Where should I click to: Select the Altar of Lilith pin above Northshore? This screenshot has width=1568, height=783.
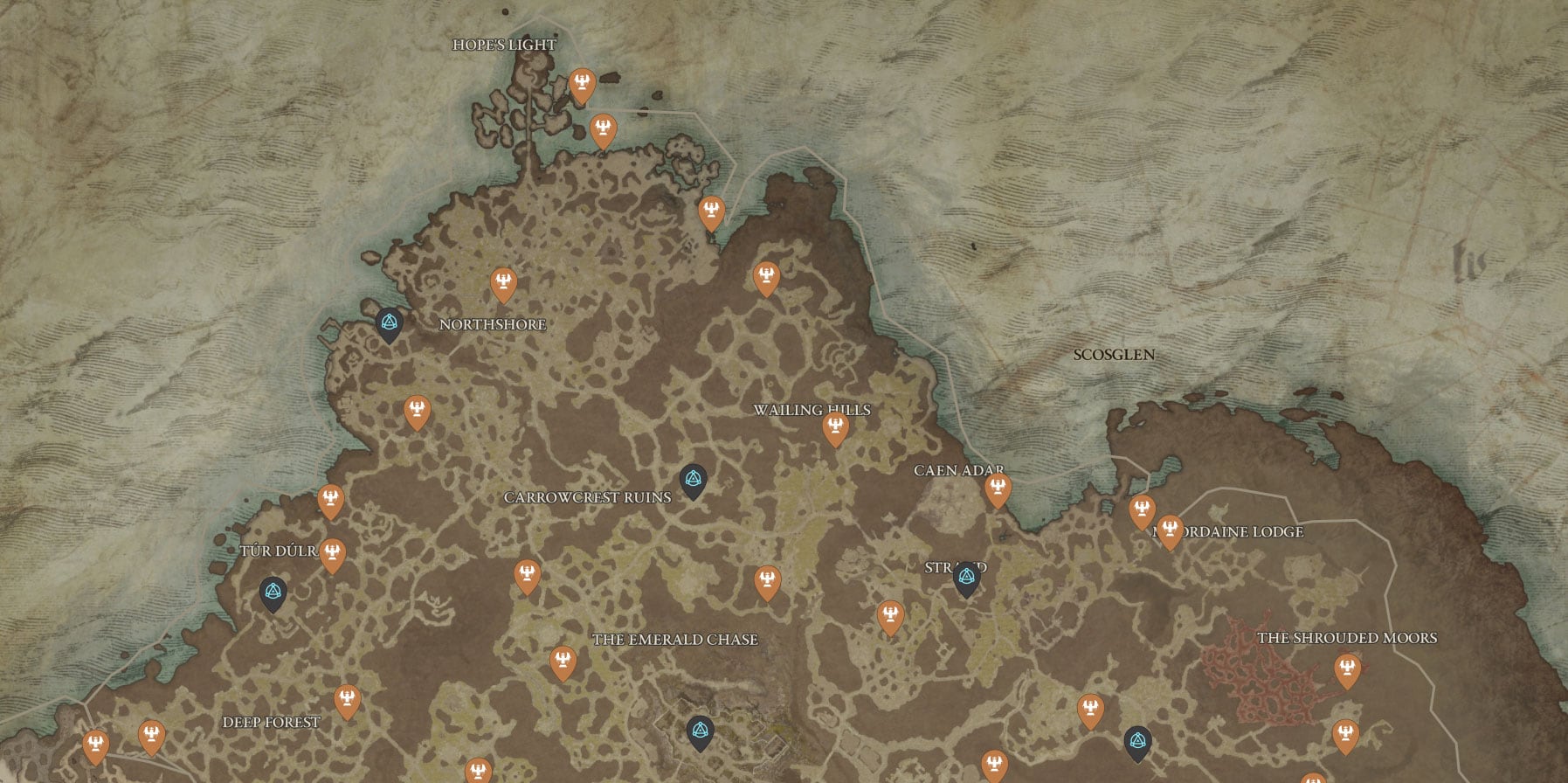tap(504, 281)
